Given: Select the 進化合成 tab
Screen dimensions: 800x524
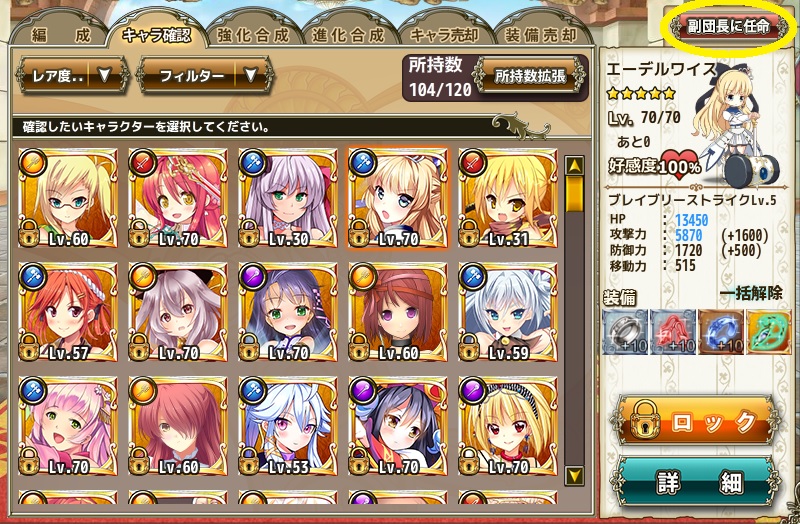Looking at the screenshot, I should (x=347, y=33).
